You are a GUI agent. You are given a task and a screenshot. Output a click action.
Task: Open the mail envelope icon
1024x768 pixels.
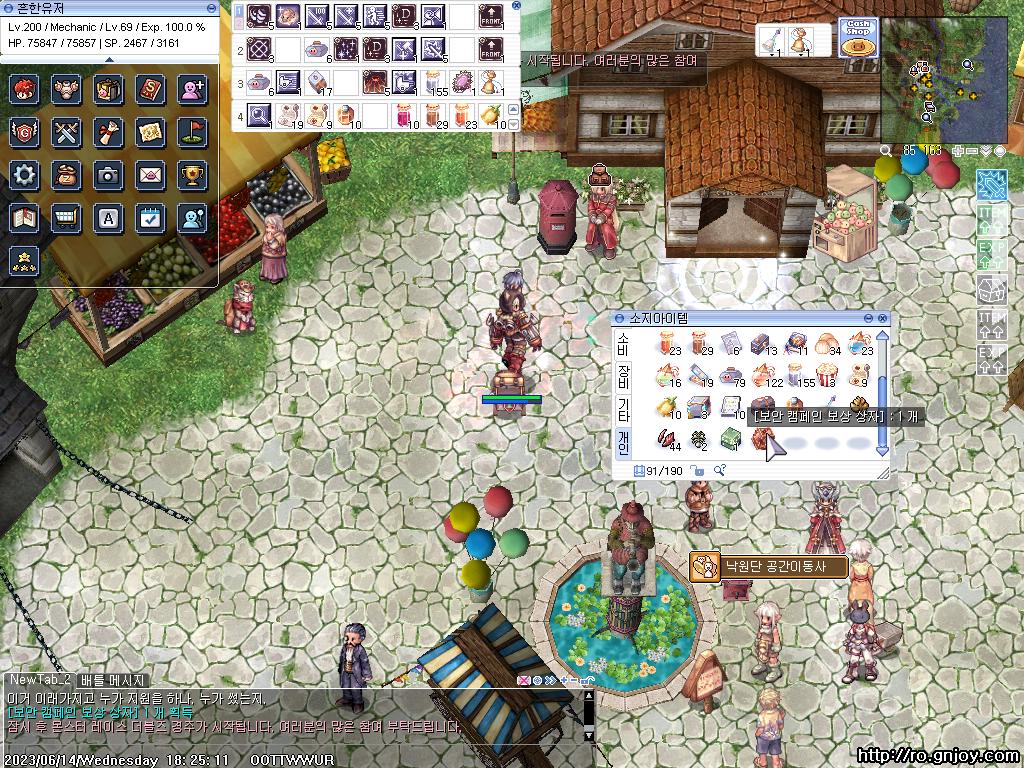click(150, 175)
